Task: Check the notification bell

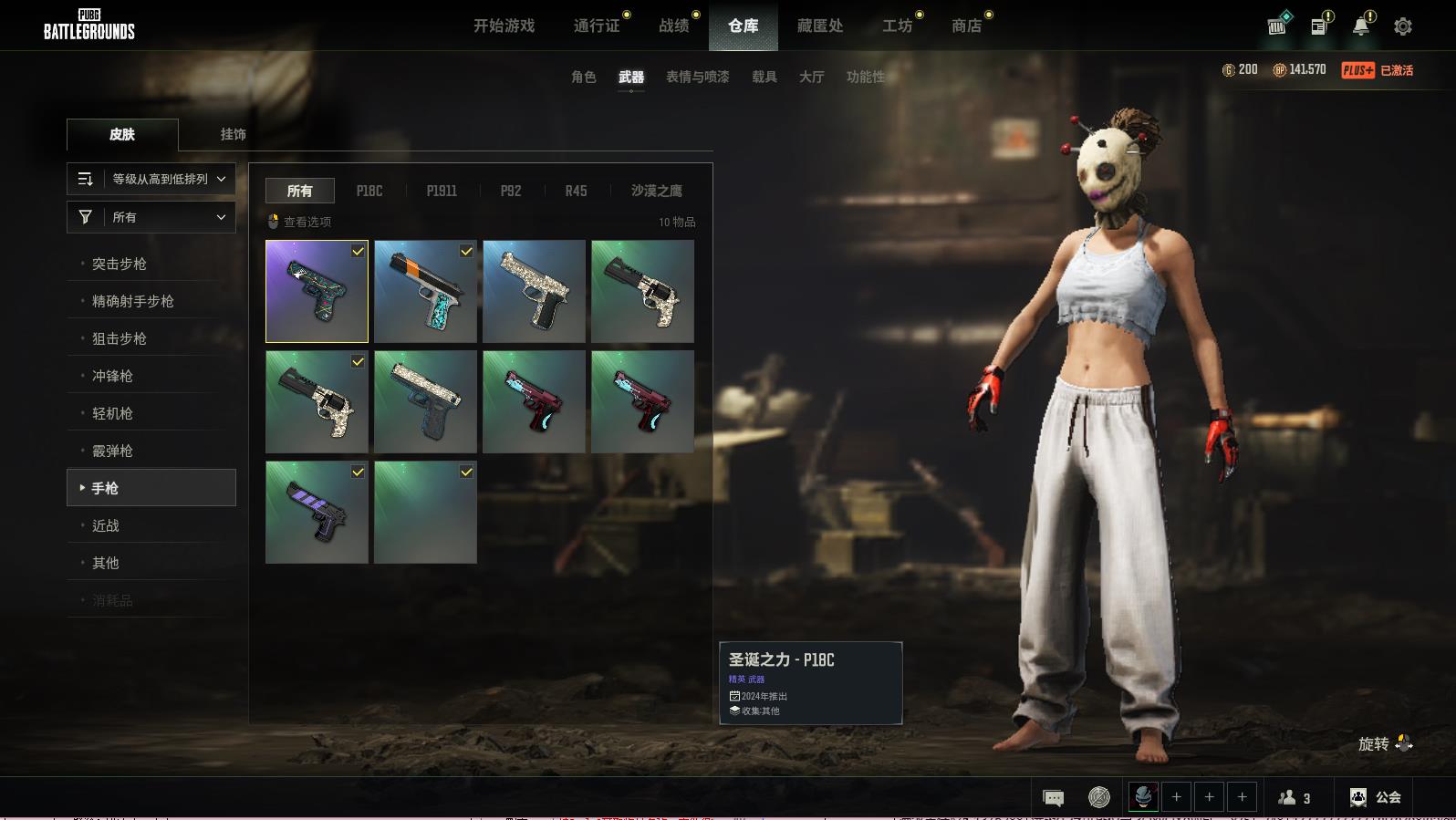Action: coord(1360,26)
